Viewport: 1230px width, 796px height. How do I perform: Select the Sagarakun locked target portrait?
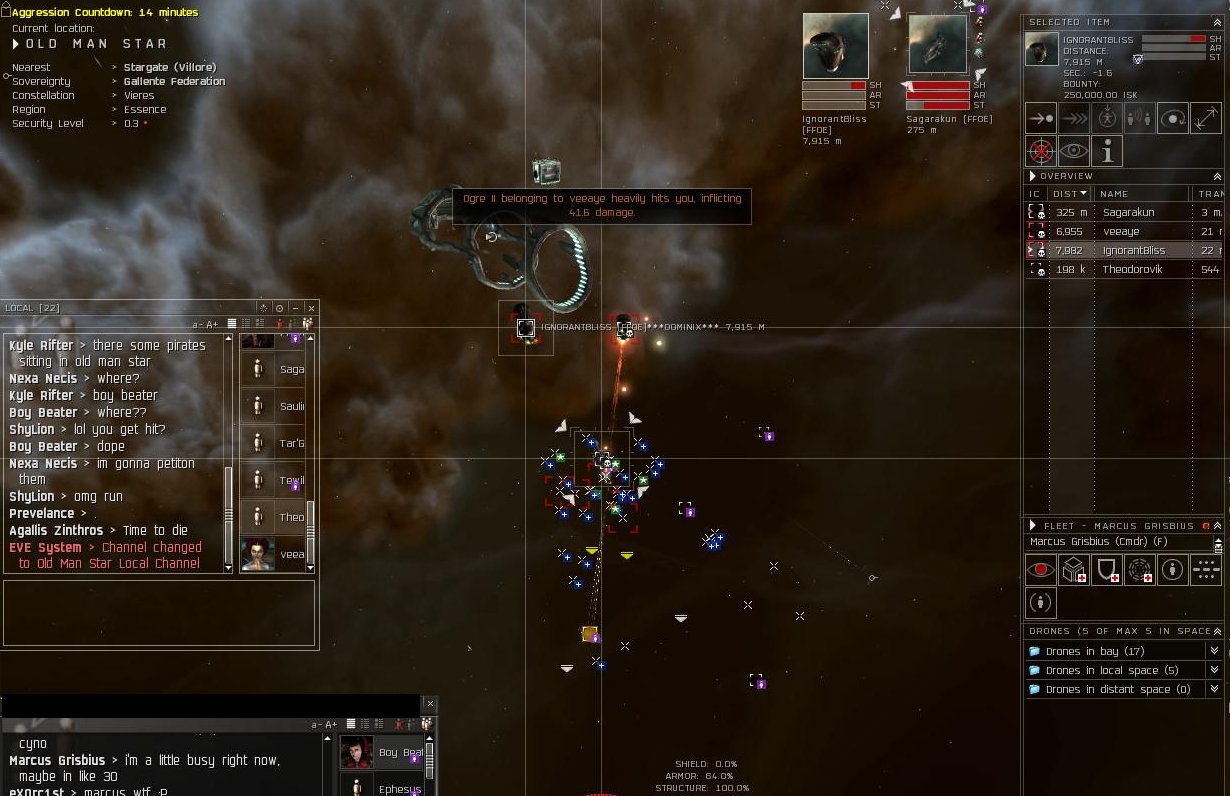tap(937, 45)
